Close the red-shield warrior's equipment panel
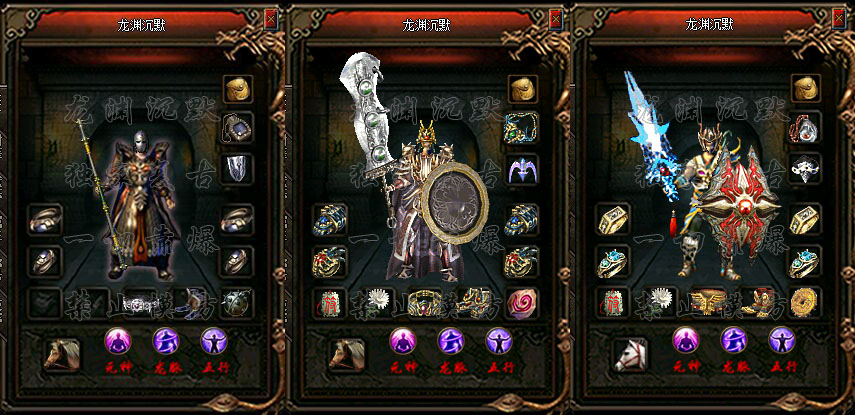This screenshot has height=415, width=855. pos(840,18)
